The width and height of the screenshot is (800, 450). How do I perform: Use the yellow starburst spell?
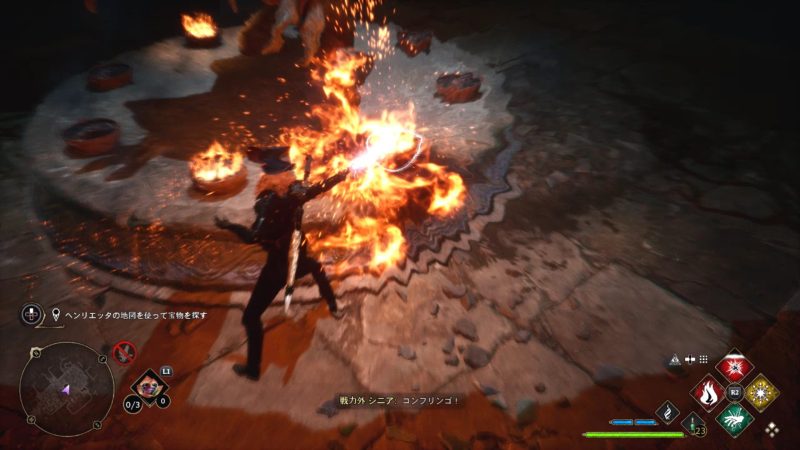pos(762,392)
